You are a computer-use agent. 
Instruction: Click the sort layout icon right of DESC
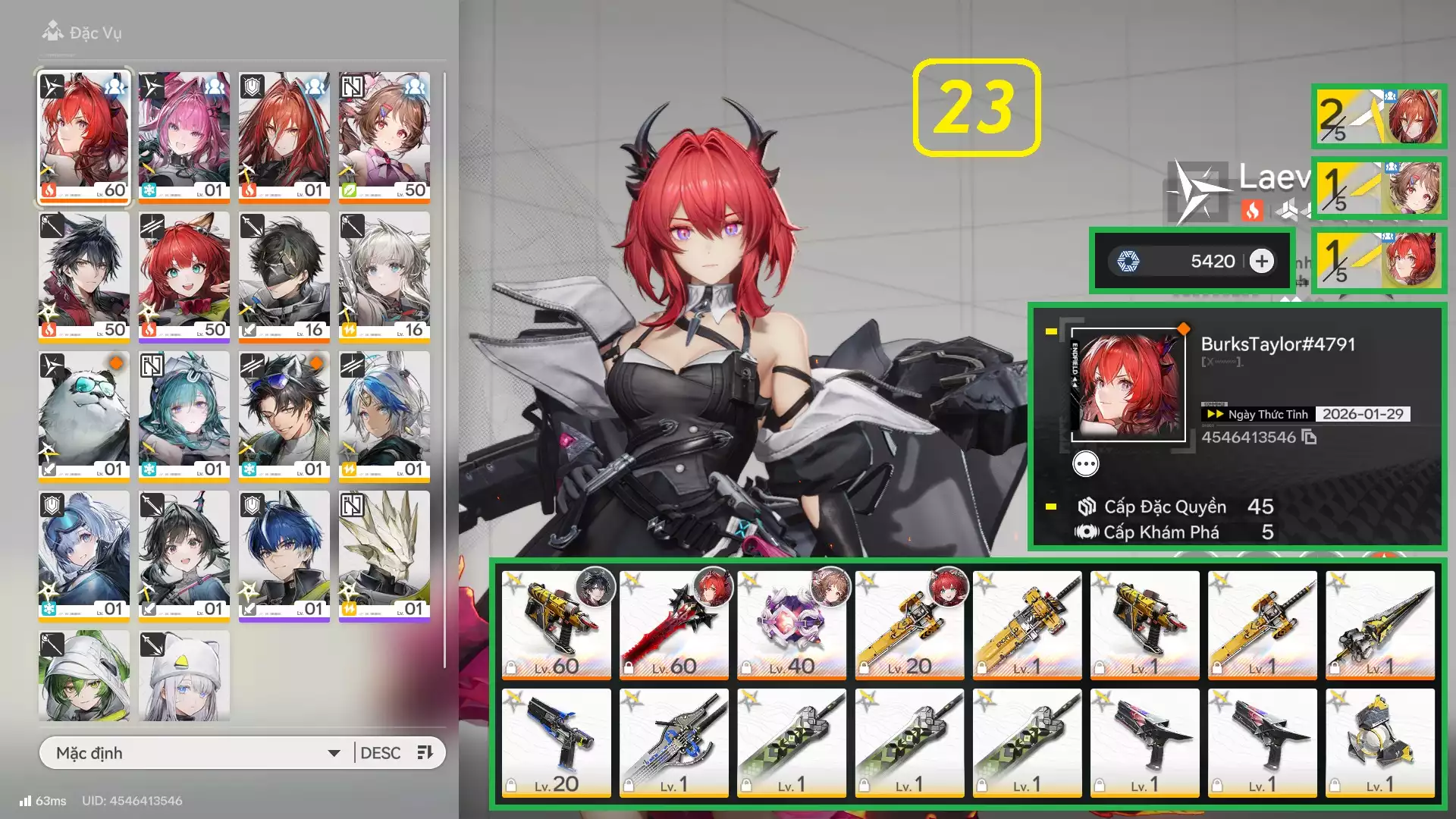coord(423,752)
